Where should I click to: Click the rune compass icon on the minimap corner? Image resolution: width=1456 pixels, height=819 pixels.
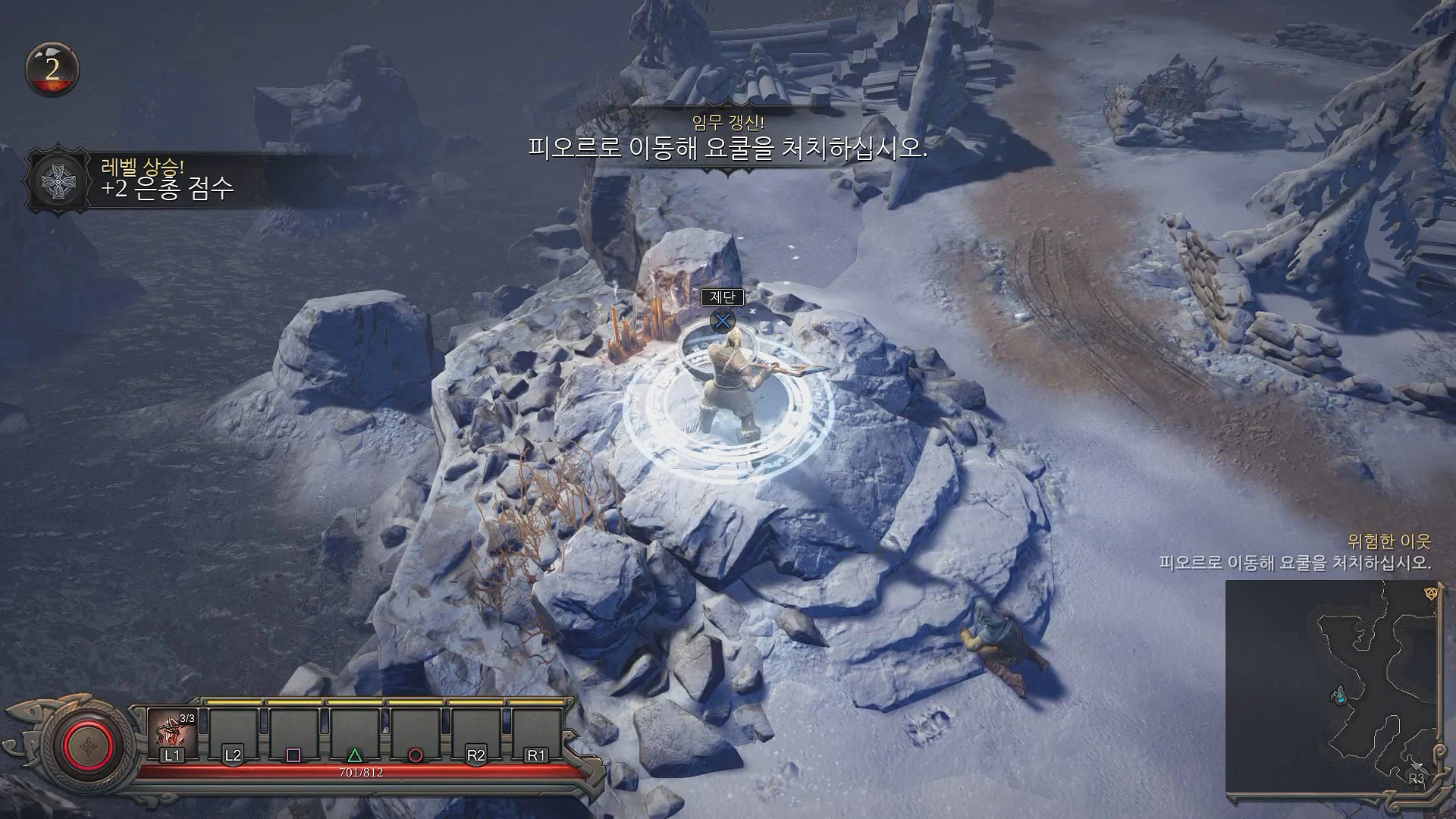tap(1430, 594)
